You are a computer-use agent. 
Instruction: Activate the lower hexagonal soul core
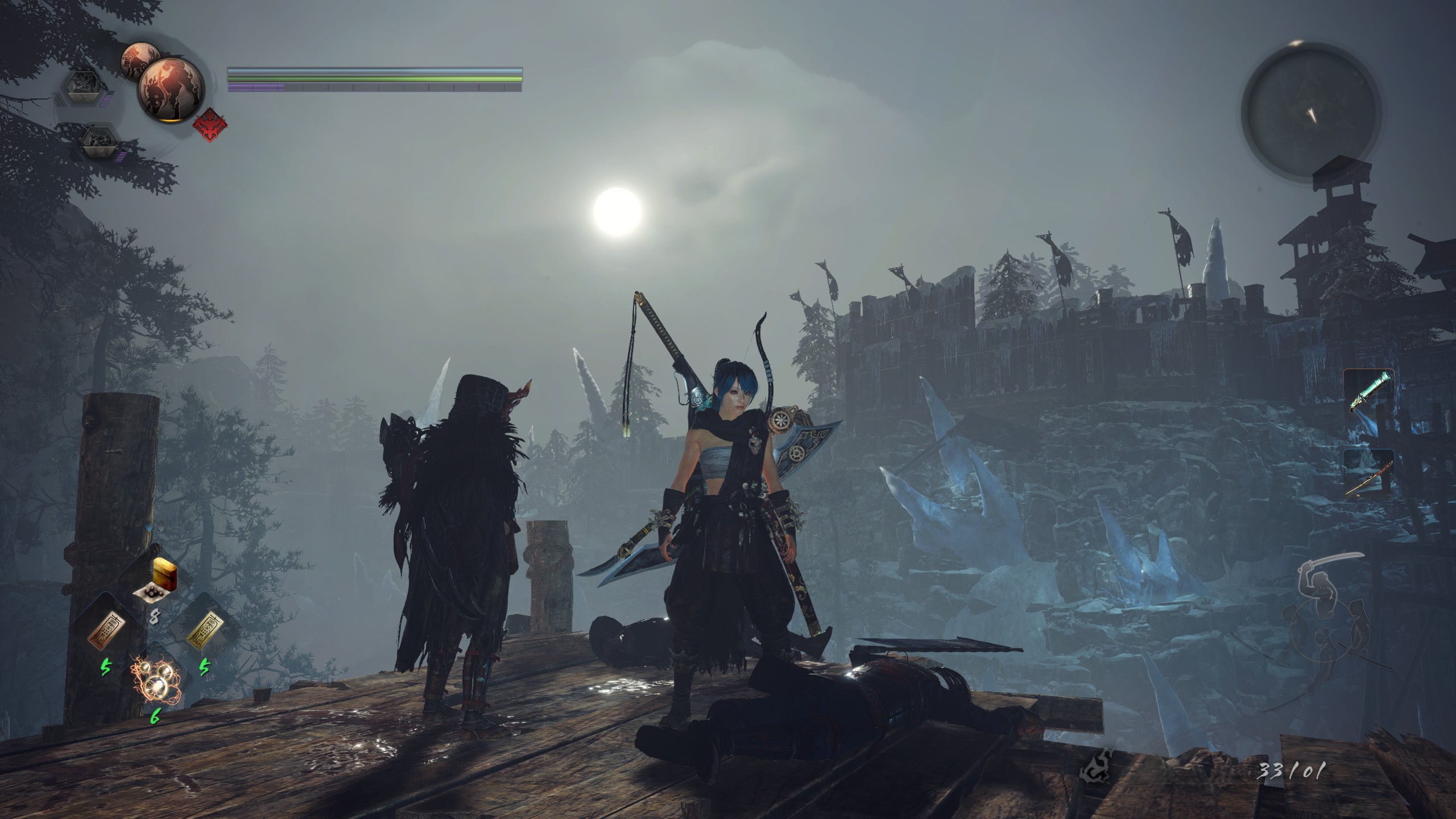point(98,142)
